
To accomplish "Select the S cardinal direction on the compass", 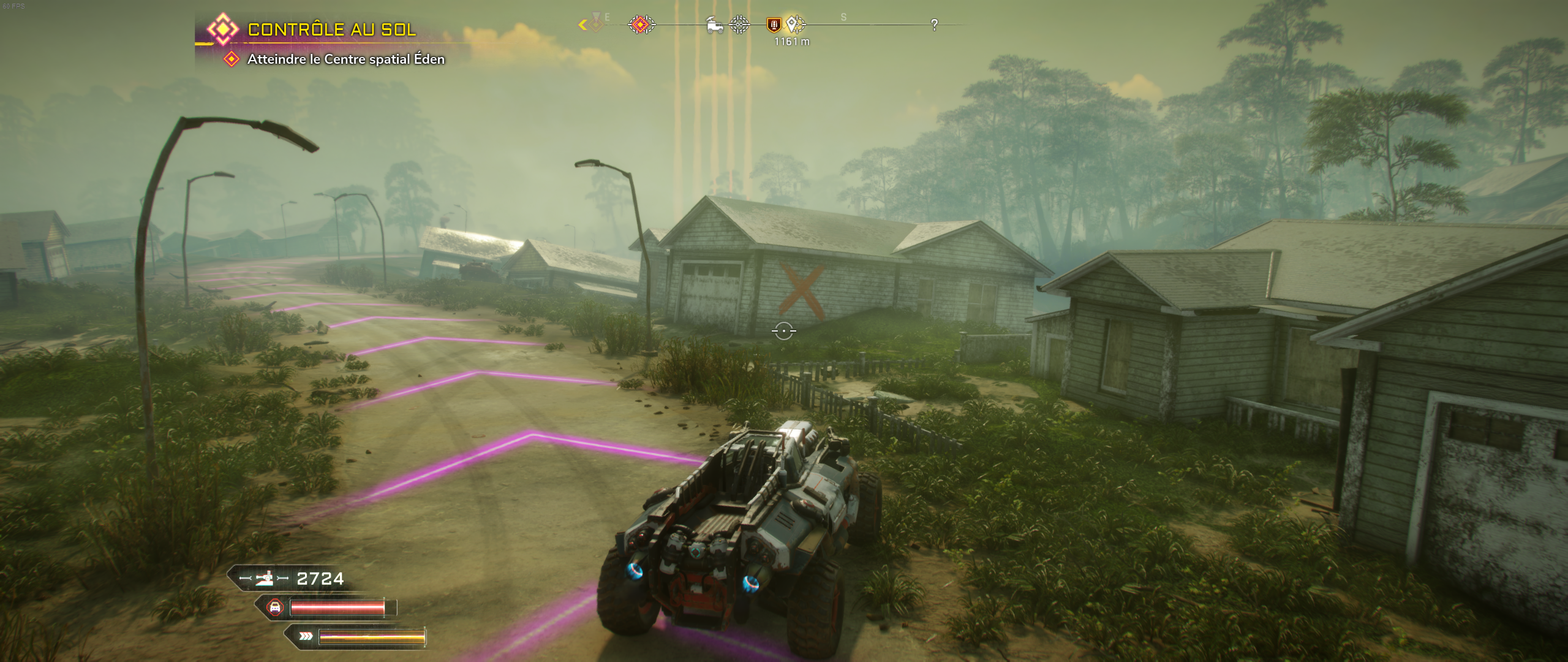I will point(843,17).
